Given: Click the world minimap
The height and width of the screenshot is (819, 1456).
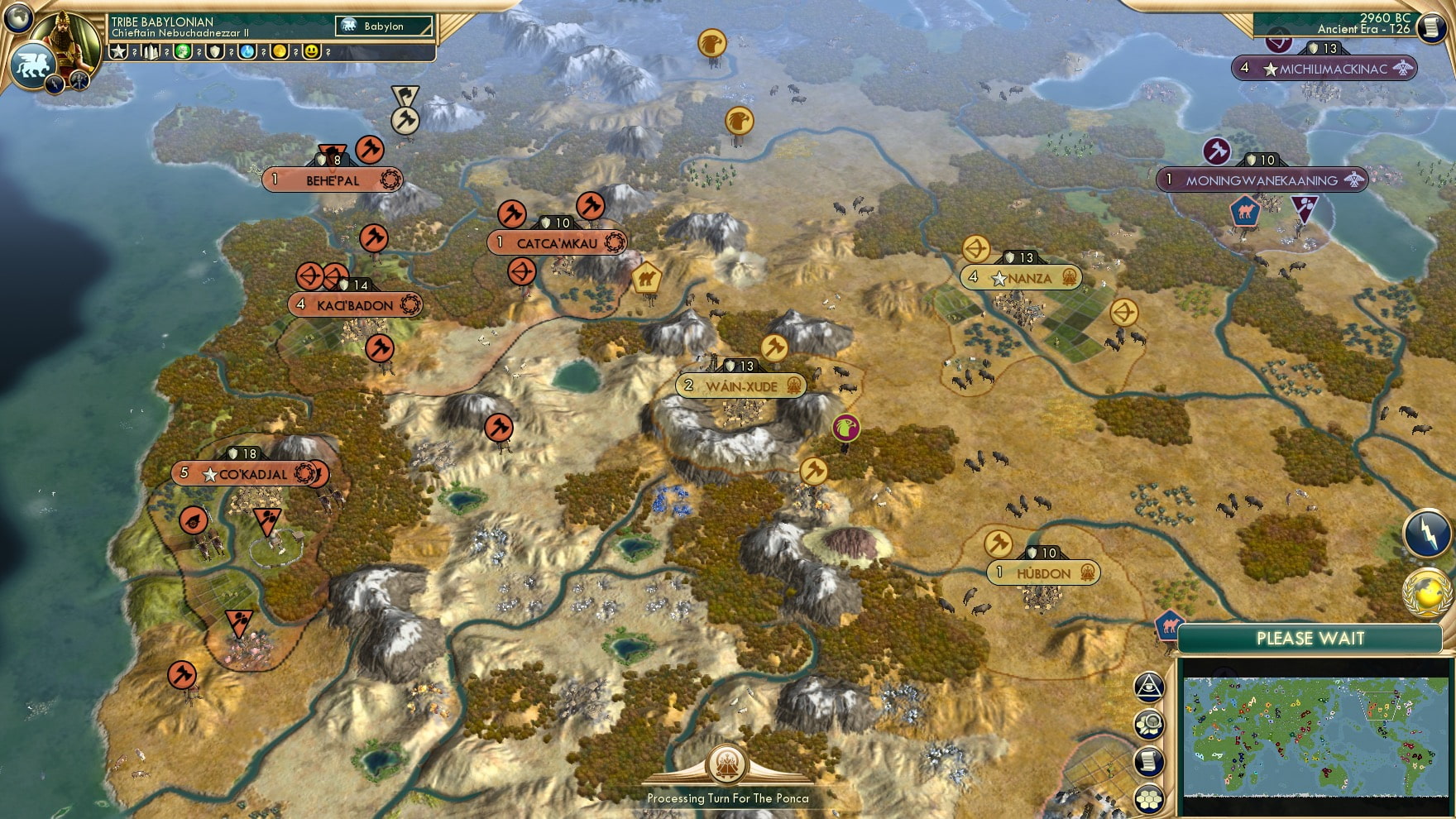Looking at the screenshot, I should (1315, 736).
